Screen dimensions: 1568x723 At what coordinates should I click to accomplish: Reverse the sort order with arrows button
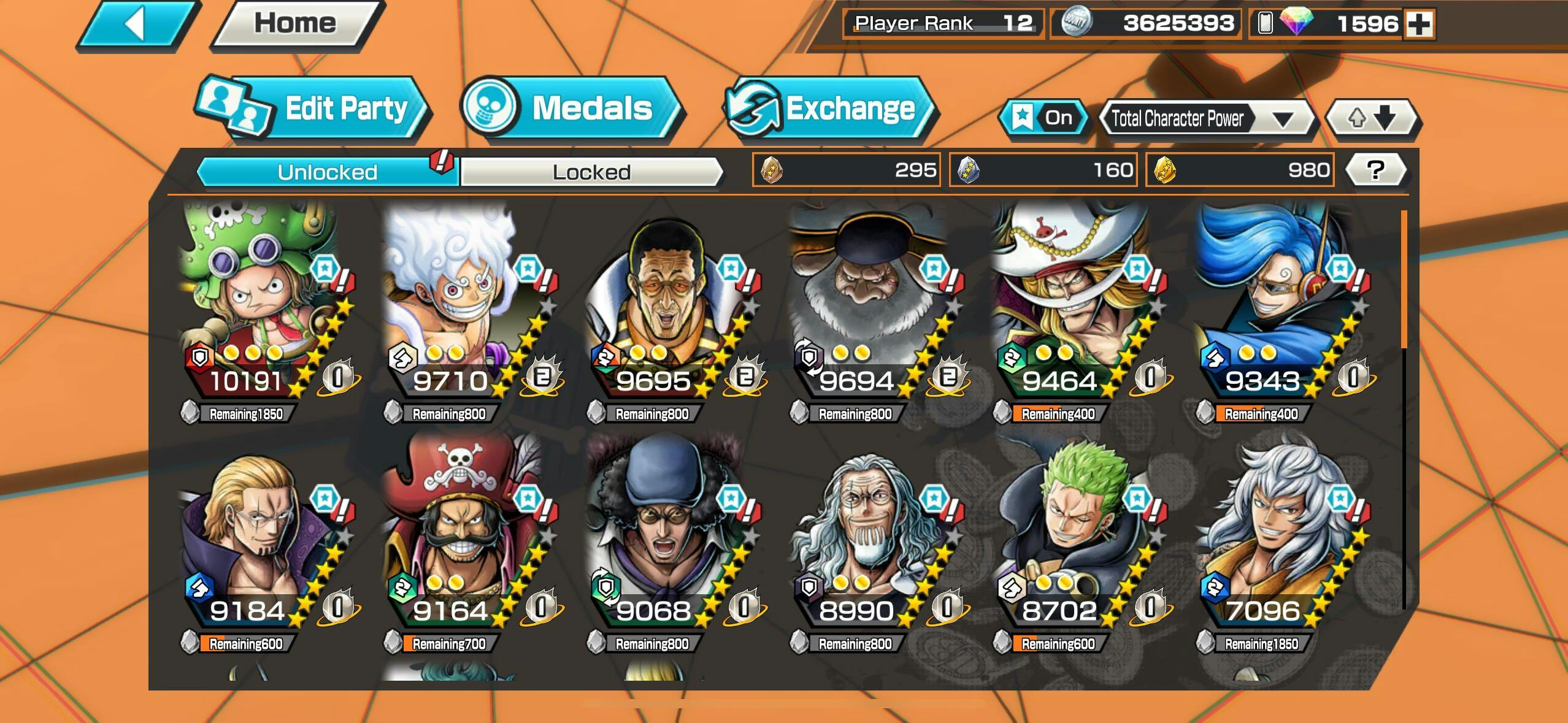pos(1372,118)
